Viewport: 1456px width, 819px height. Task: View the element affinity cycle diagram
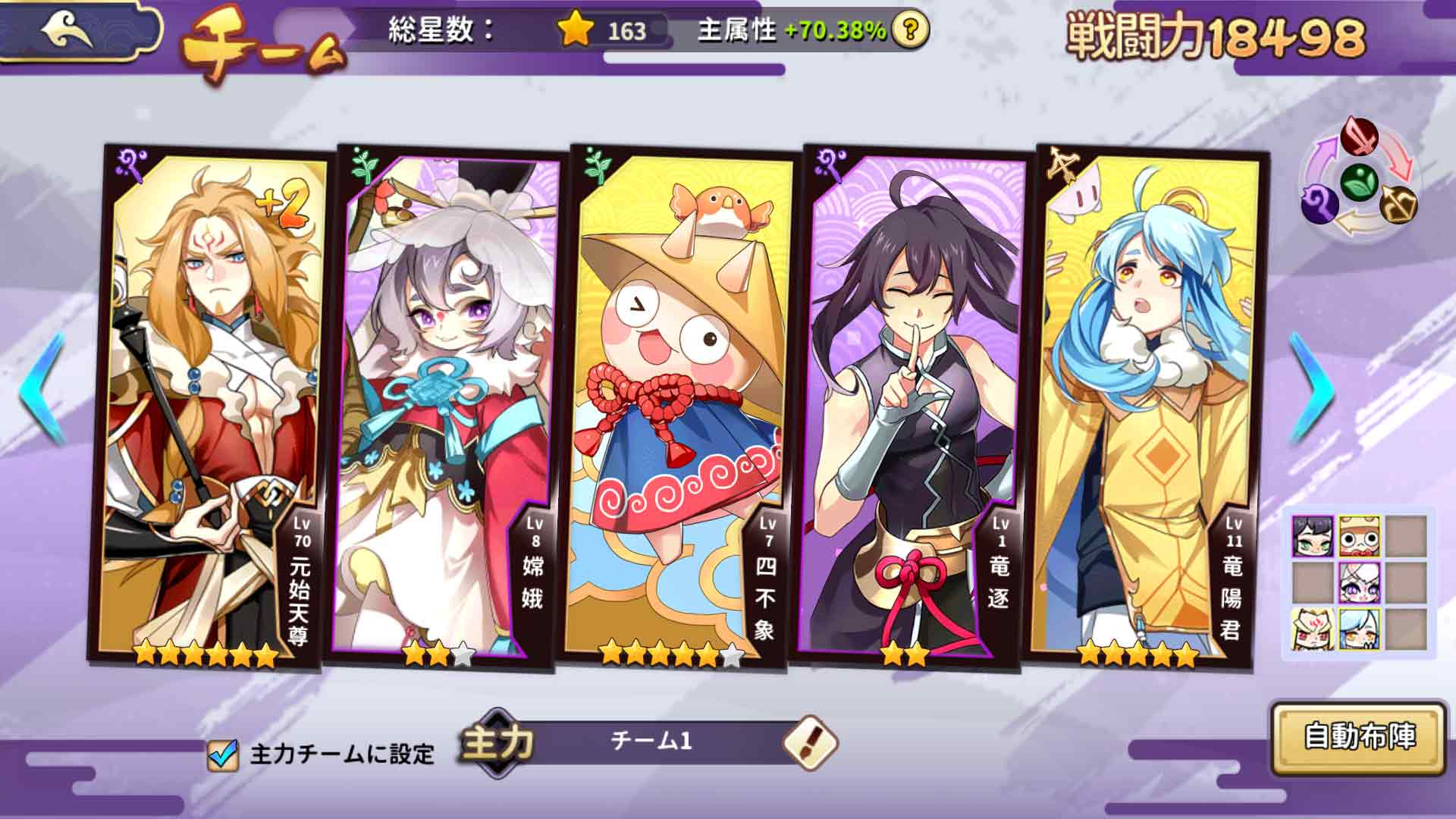[1359, 180]
